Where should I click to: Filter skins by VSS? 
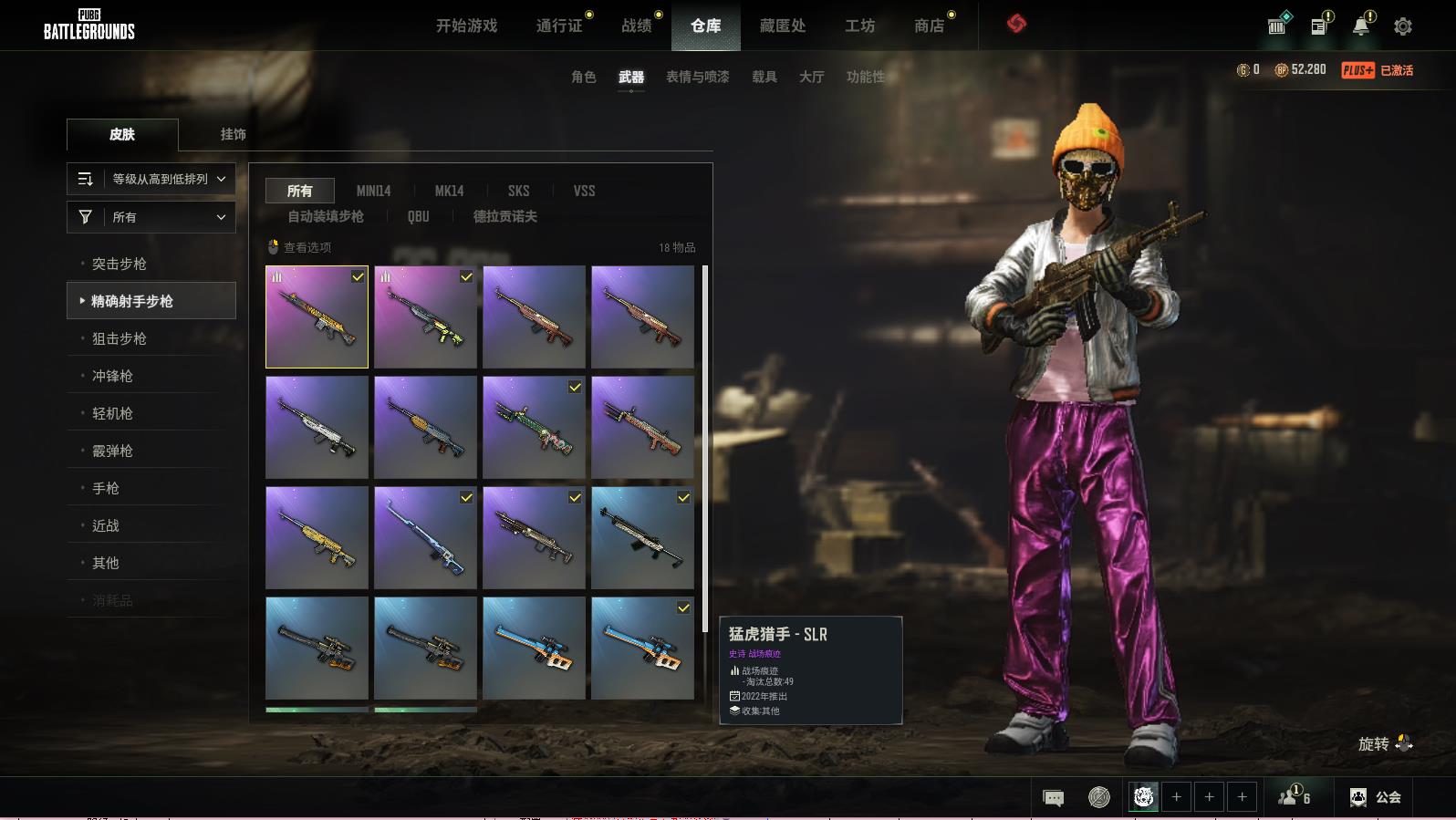[584, 191]
